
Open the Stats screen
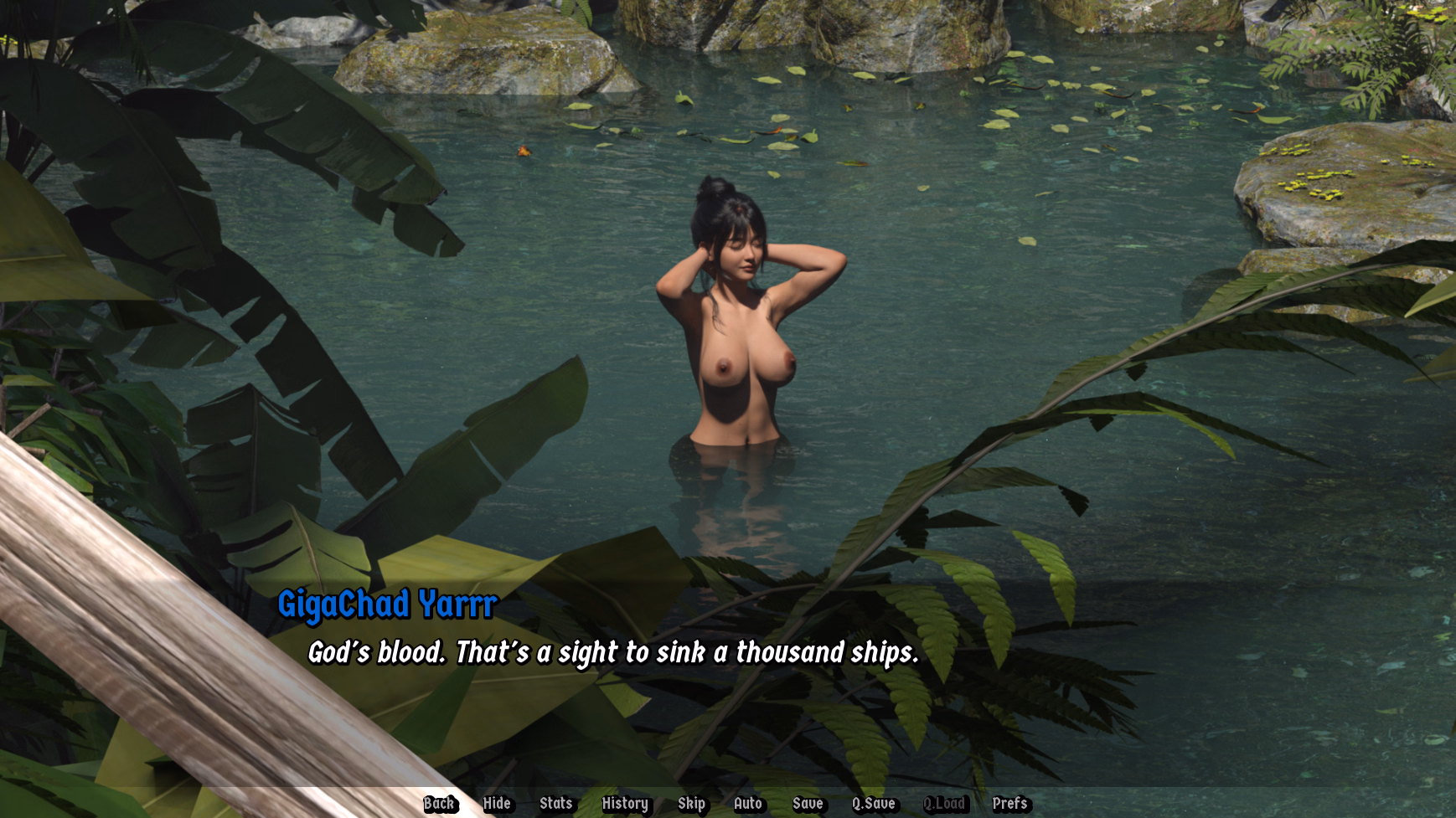(x=555, y=804)
